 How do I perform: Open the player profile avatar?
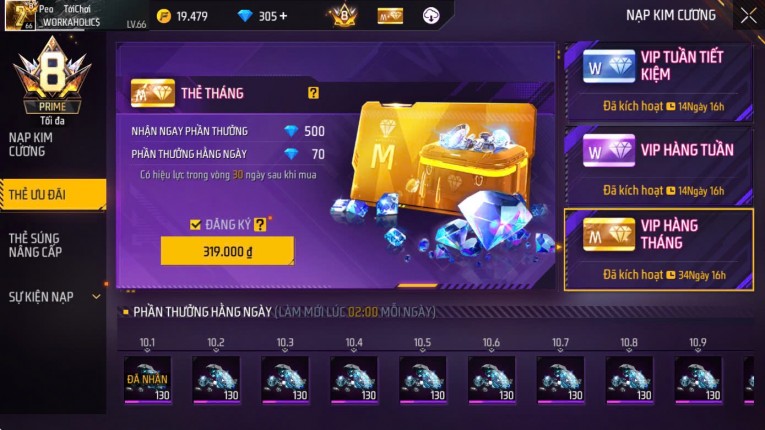click(19, 15)
